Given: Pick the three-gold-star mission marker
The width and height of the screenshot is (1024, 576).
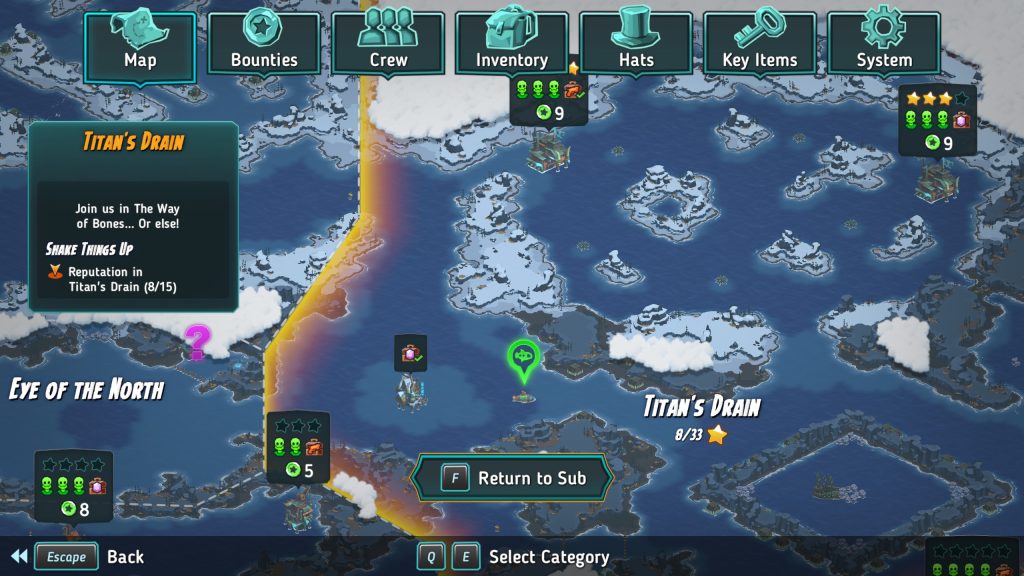Looking at the screenshot, I should tap(936, 121).
